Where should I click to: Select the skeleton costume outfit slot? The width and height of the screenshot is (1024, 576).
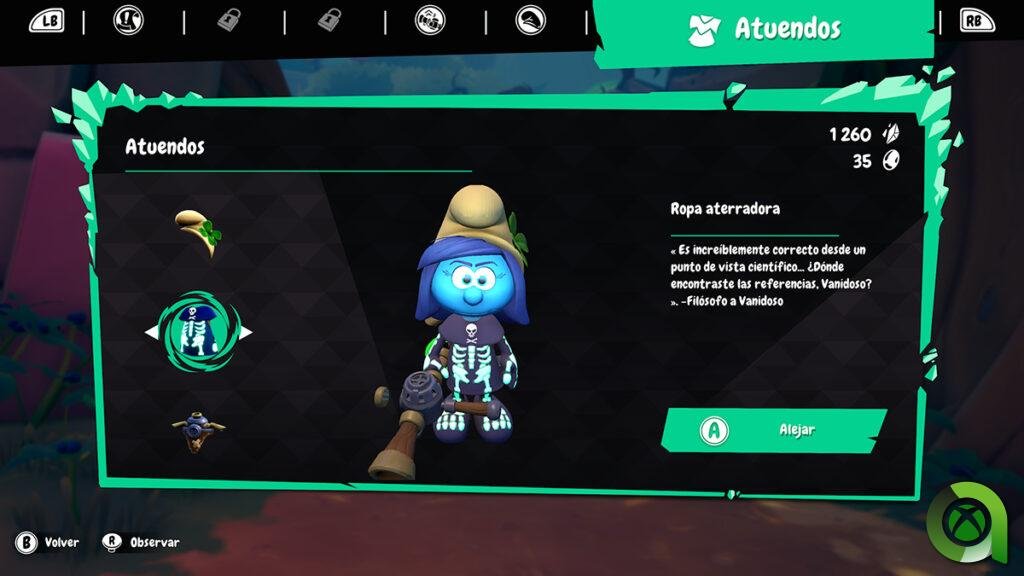point(198,331)
